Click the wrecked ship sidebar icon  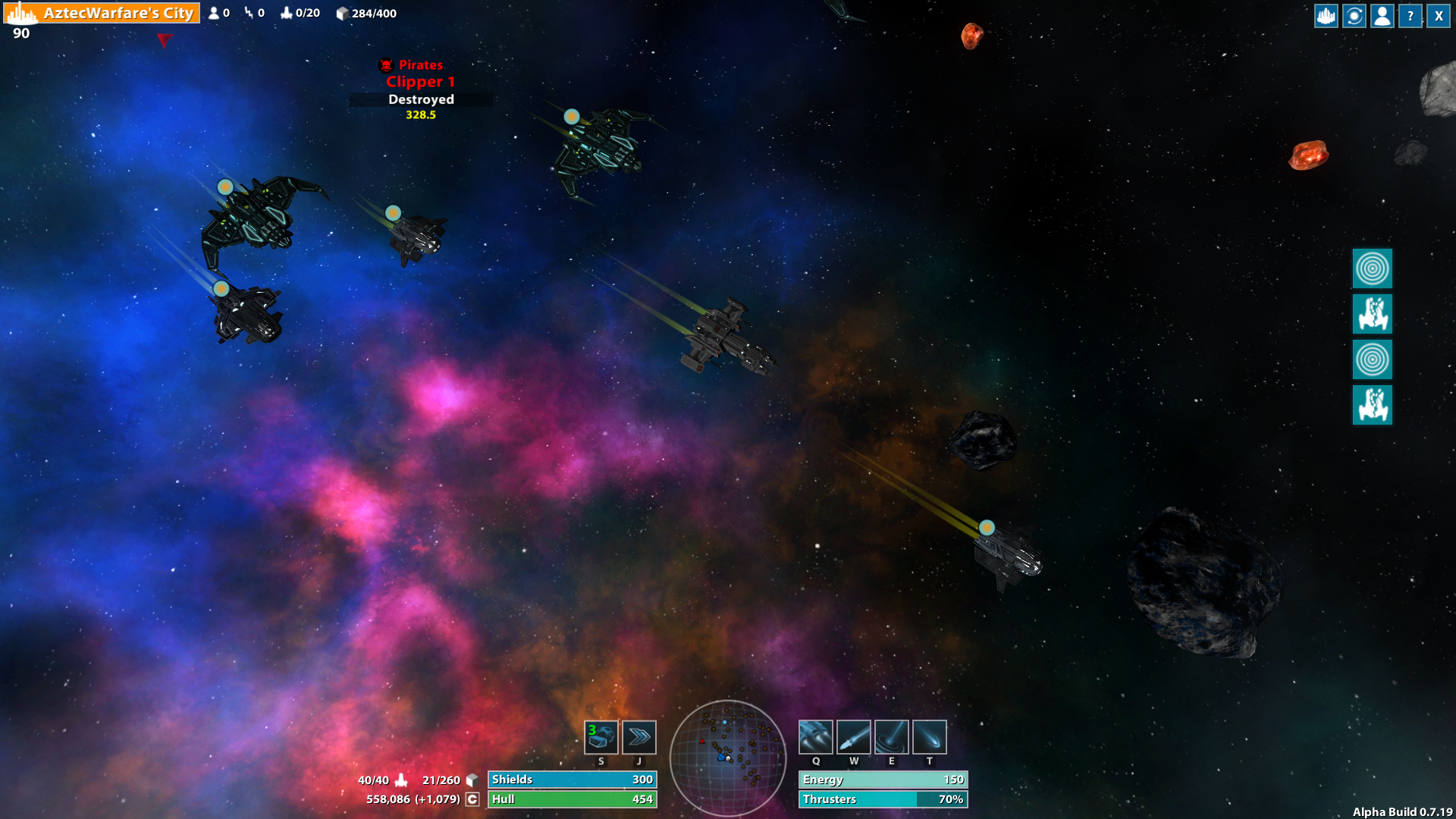point(1373,315)
